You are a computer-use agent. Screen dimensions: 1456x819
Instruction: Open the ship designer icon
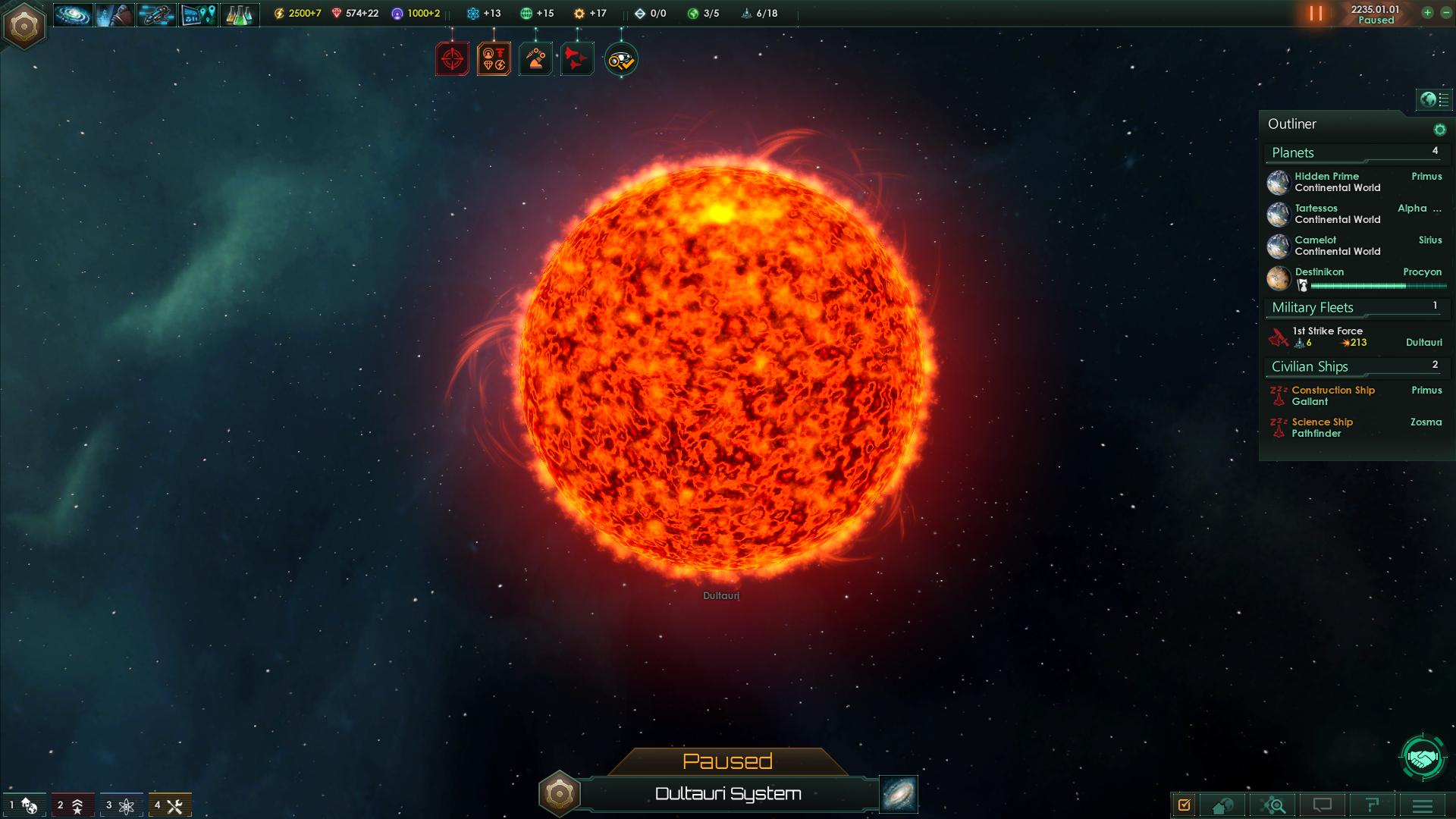point(156,14)
